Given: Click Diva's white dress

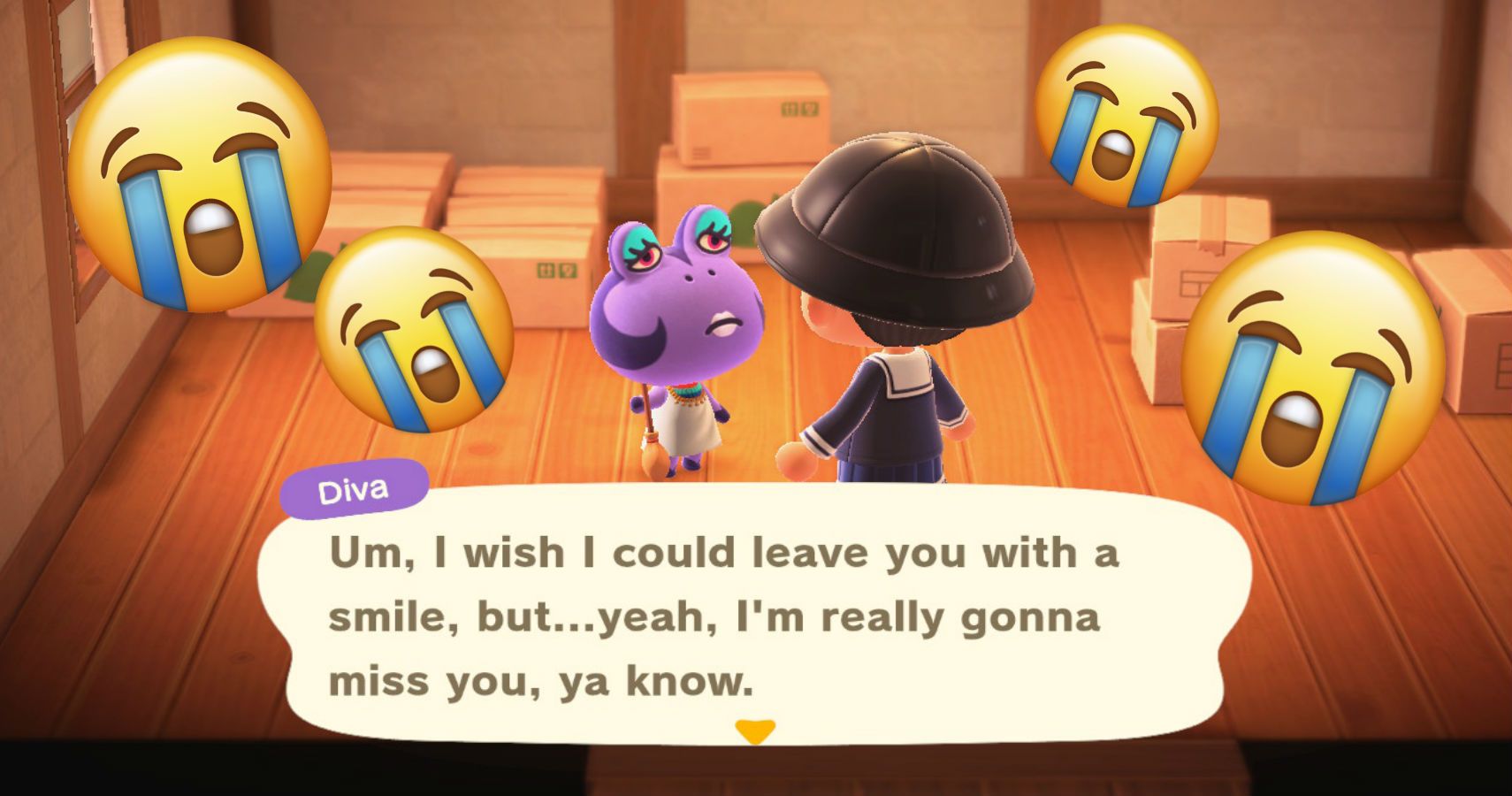Looking at the screenshot, I should (685, 425).
